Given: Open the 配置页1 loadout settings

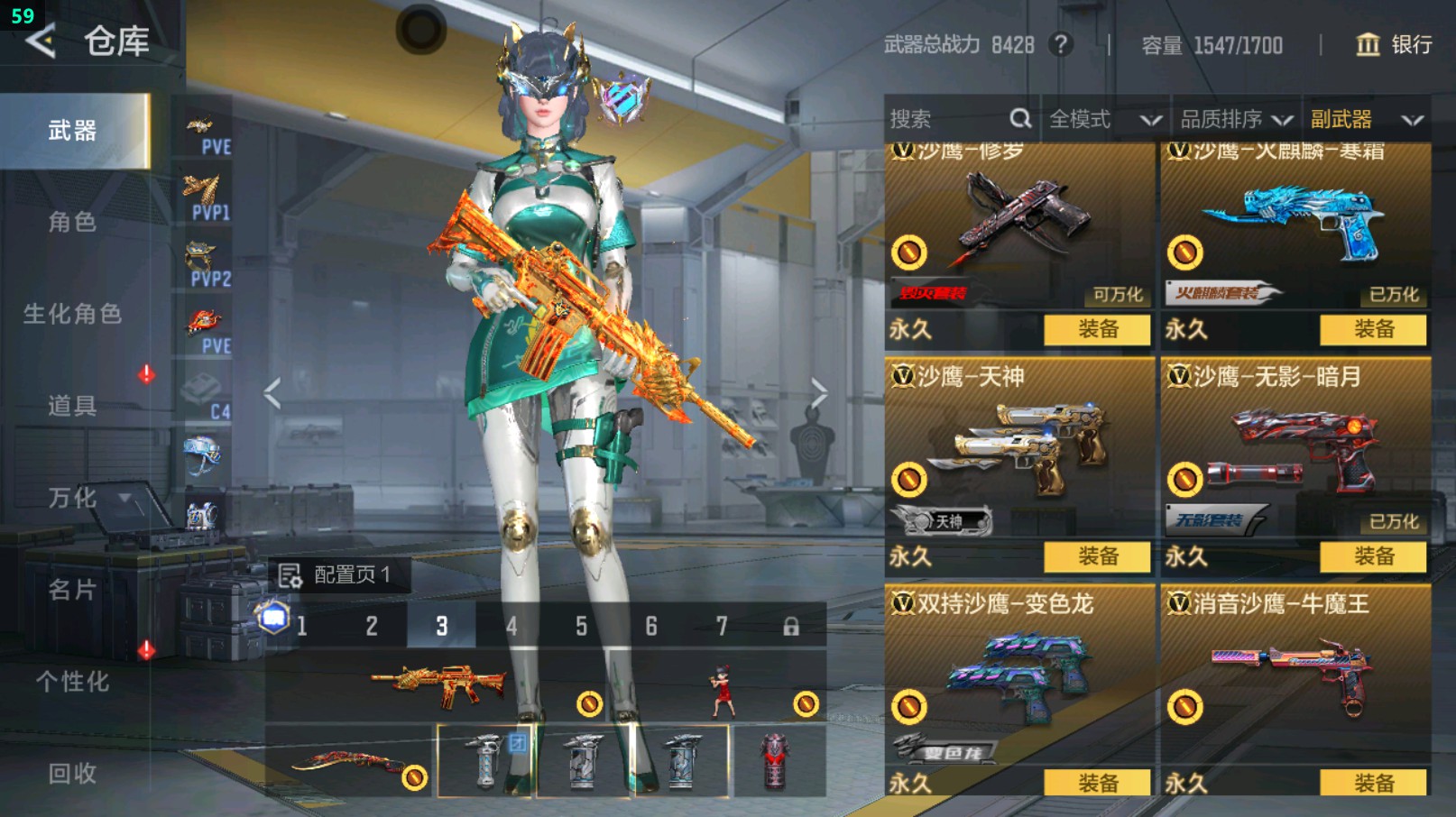Looking at the screenshot, I should point(337,574).
